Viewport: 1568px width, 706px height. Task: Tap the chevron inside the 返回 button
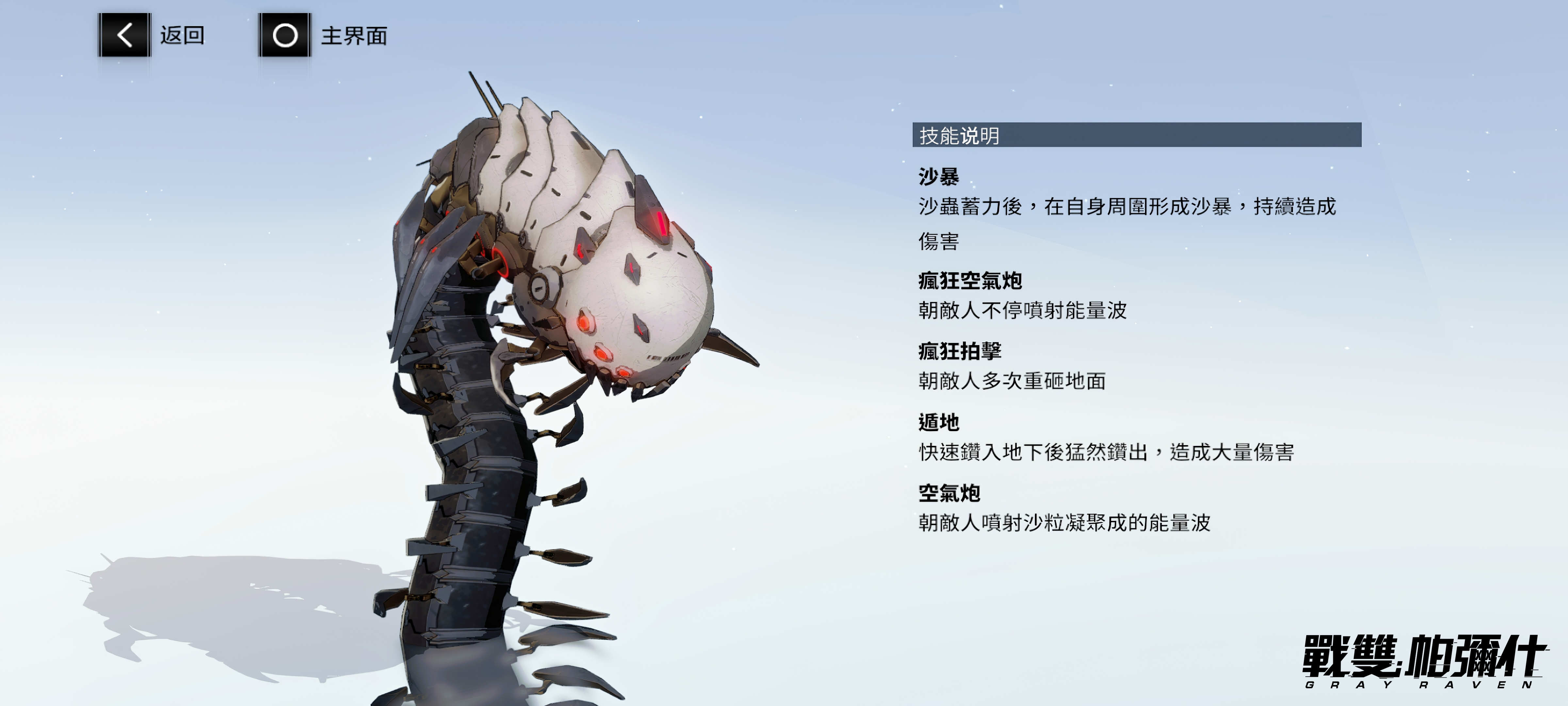[x=125, y=35]
